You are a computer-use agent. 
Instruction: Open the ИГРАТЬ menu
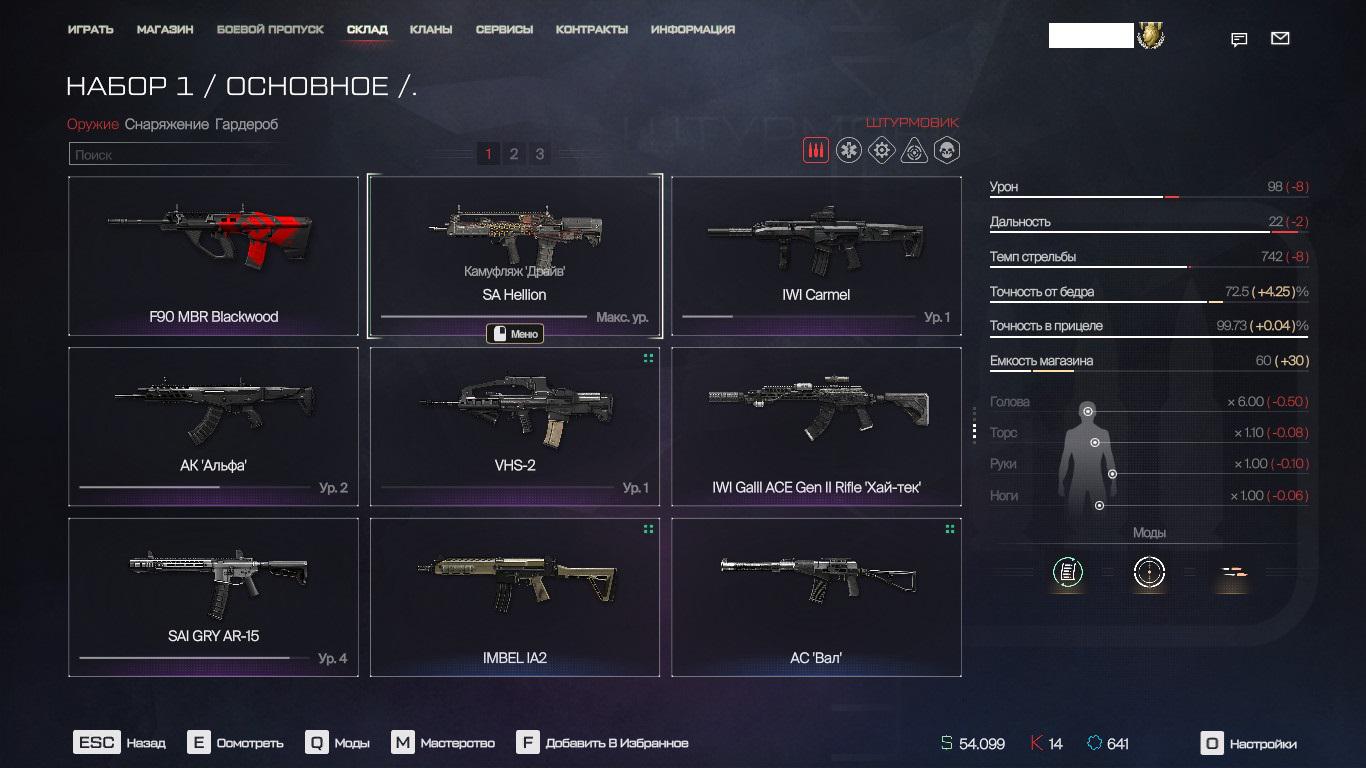91,30
